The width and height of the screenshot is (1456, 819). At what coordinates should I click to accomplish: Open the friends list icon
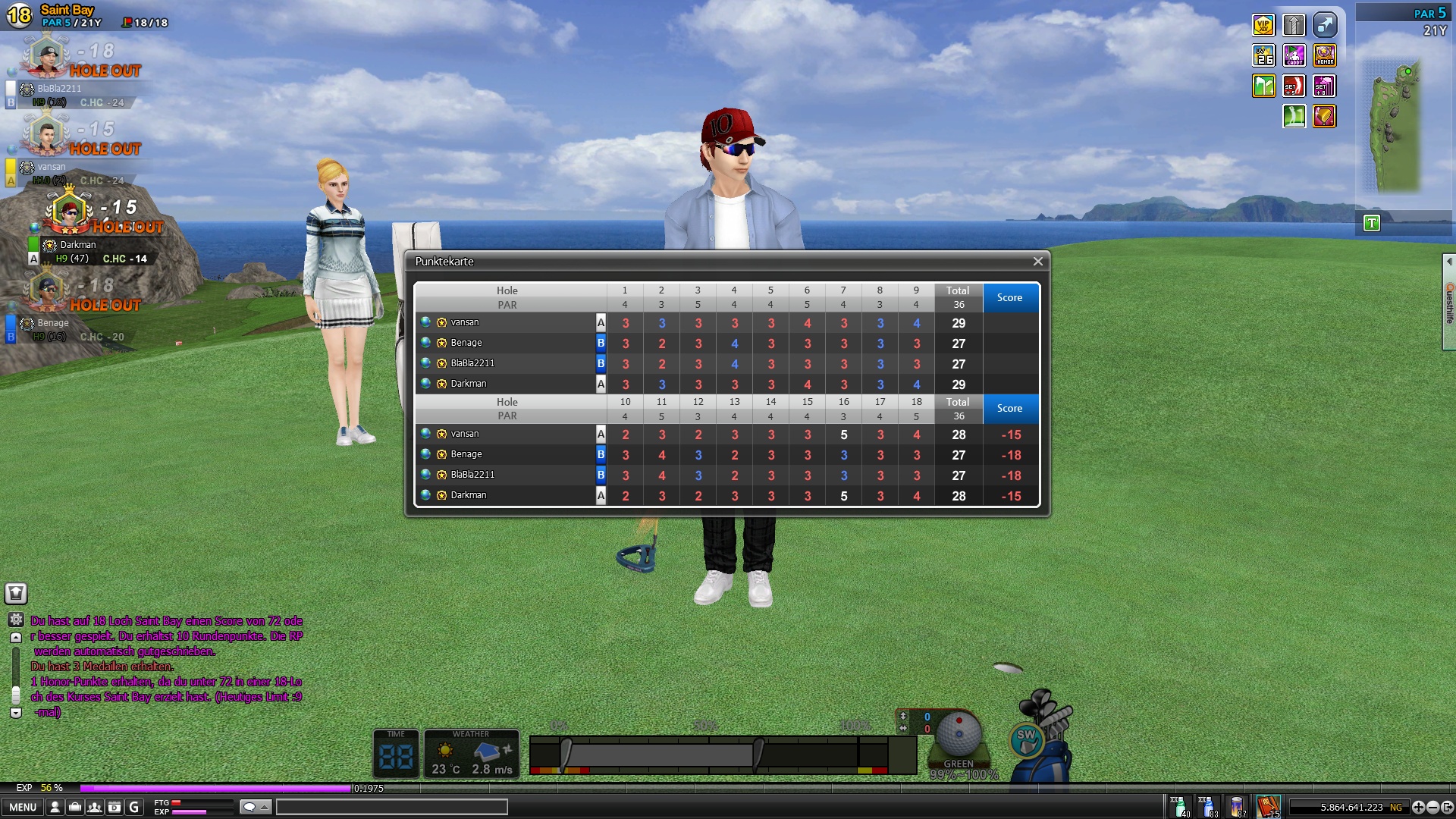point(95,807)
